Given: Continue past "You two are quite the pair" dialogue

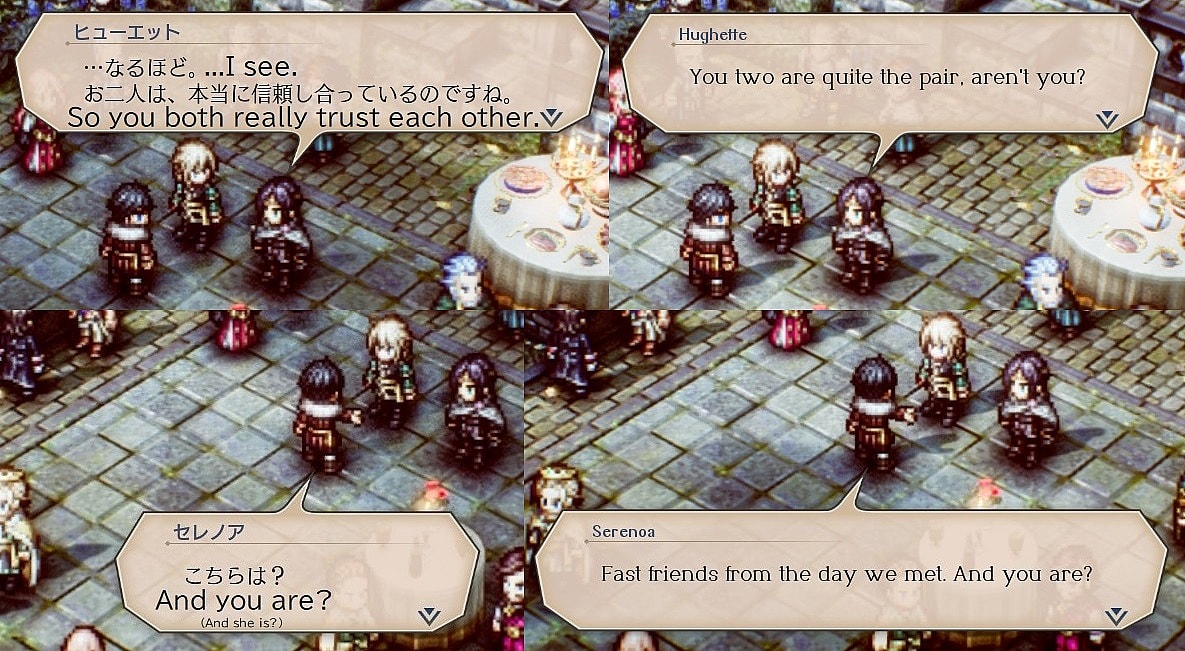Looking at the screenshot, I should coord(1106,119).
